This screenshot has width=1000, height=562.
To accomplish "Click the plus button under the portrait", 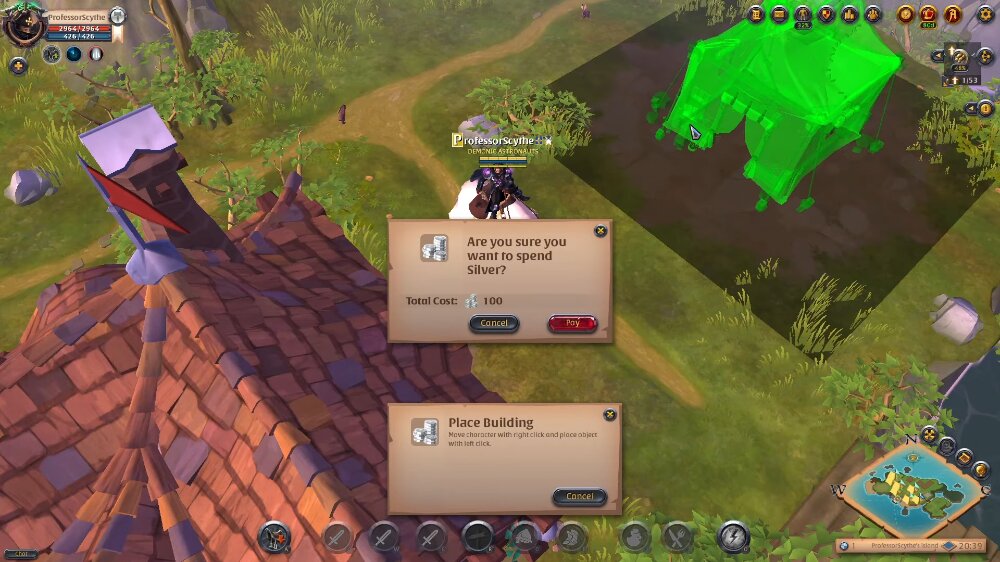I will click(x=18, y=66).
